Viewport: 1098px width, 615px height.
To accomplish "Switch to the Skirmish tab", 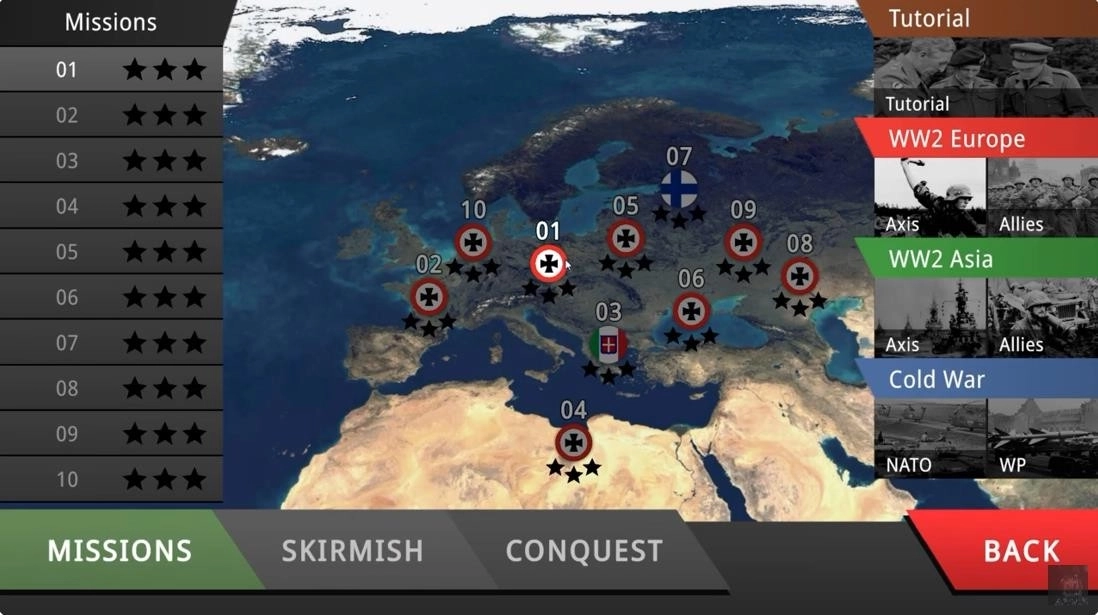I will [x=352, y=550].
